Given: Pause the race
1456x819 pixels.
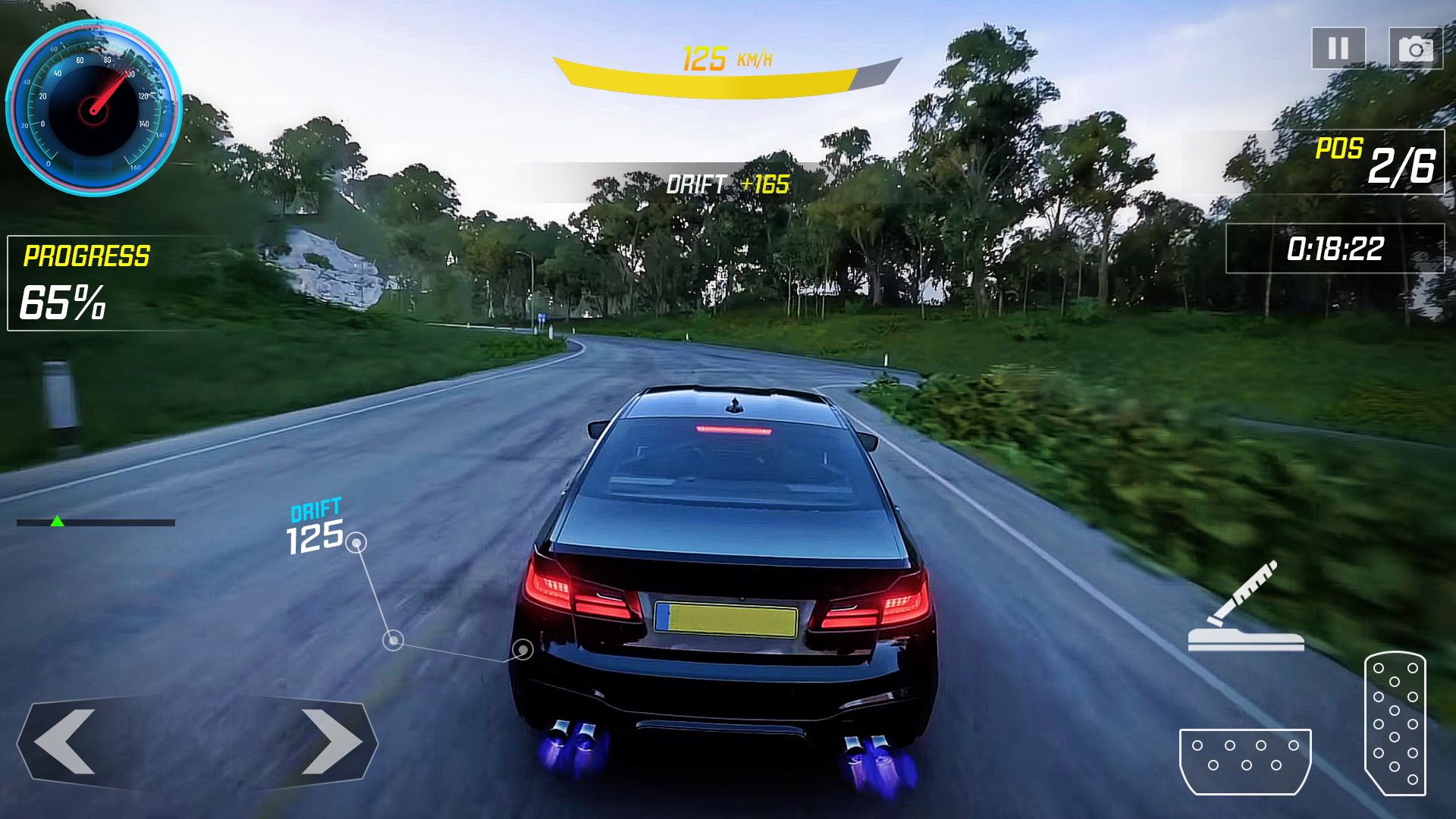Looking at the screenshot, I should [1338, 49].
